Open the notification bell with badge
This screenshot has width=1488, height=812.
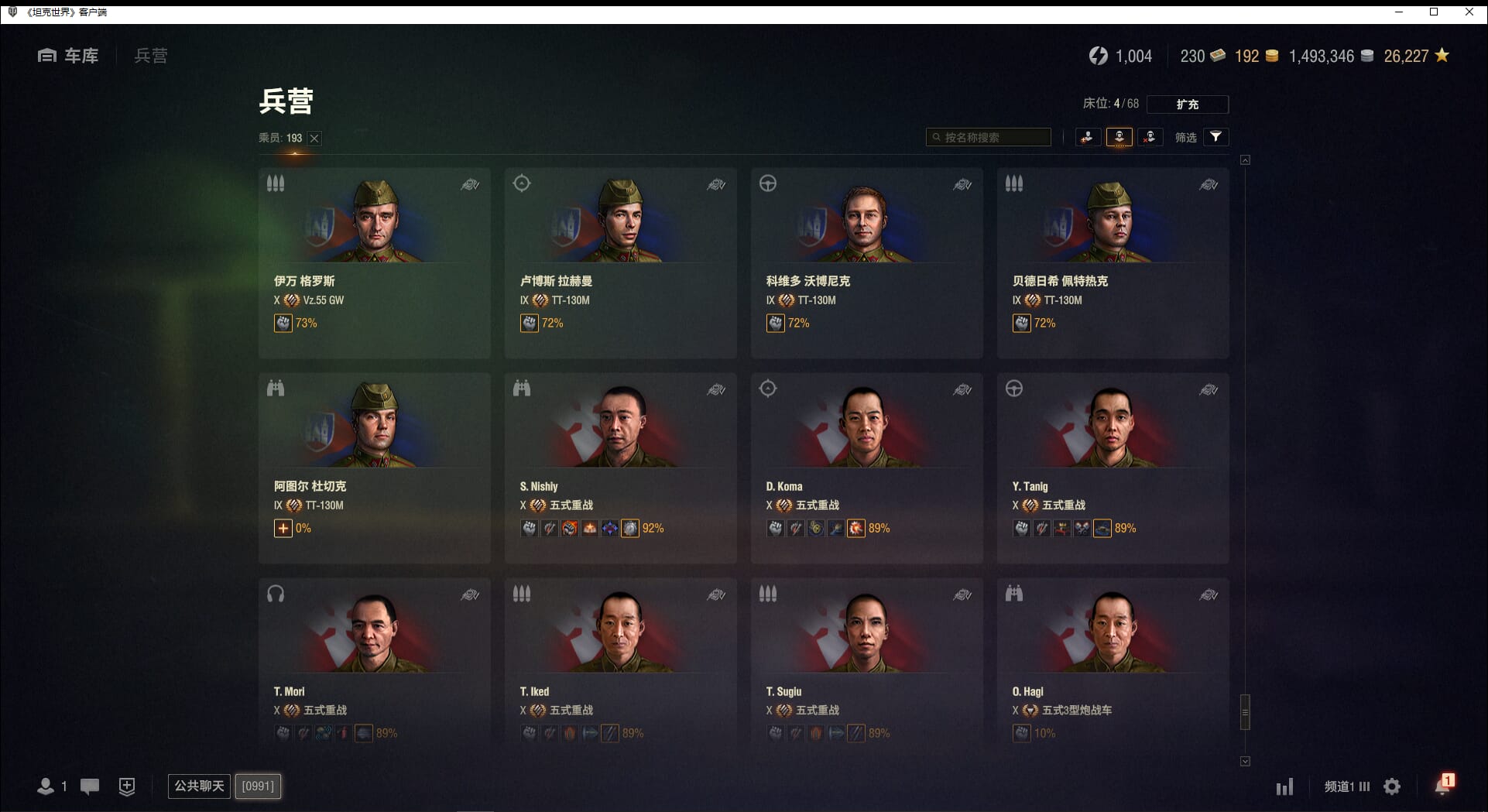click(x=1442, y=786)
